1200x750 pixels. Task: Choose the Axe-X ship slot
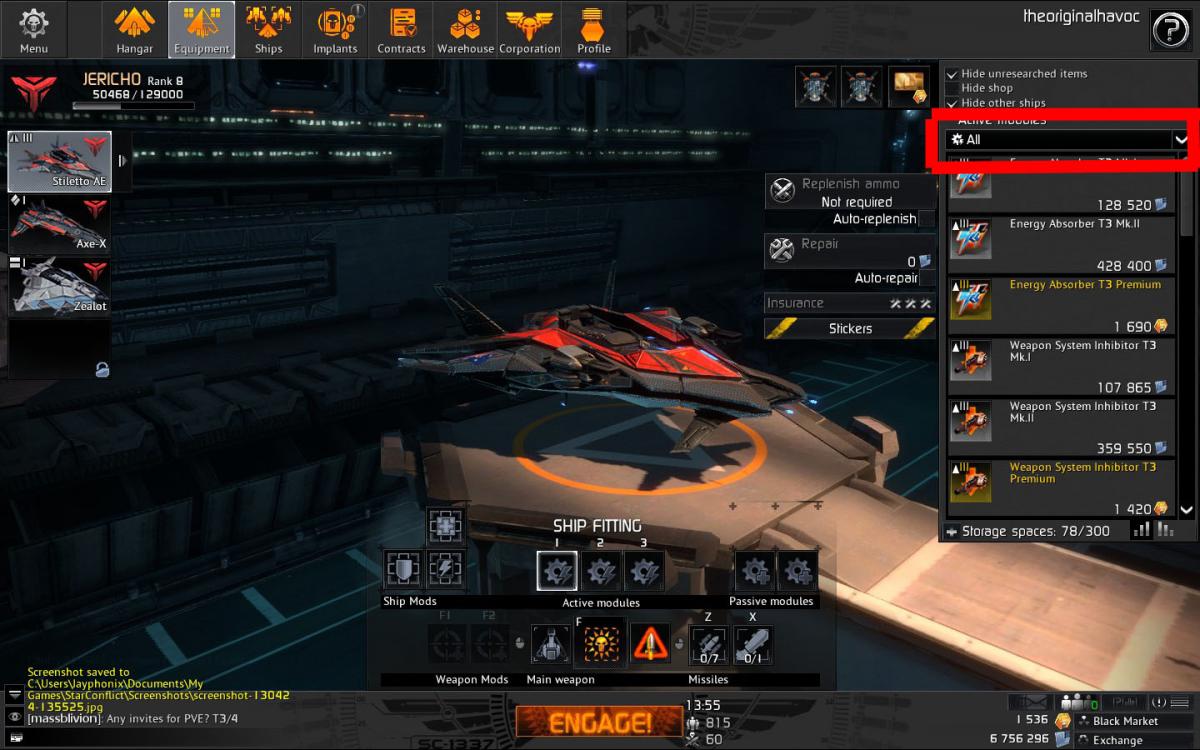pos(59,224)
